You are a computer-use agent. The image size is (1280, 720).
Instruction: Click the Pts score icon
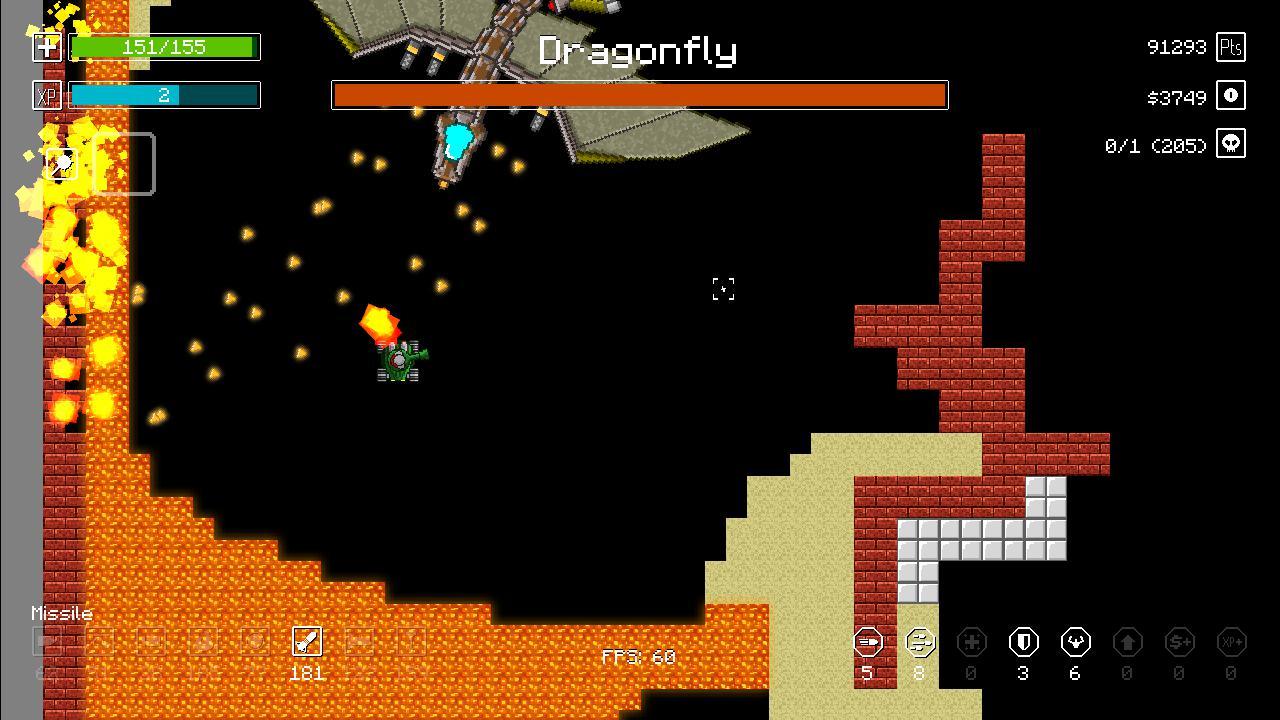coord(1231,46)
